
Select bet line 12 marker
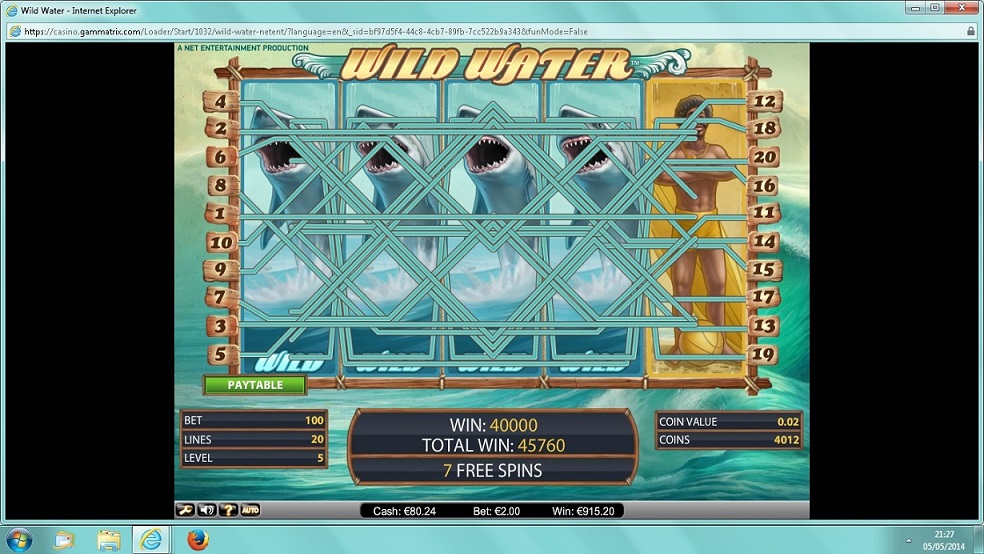(765, 101)
